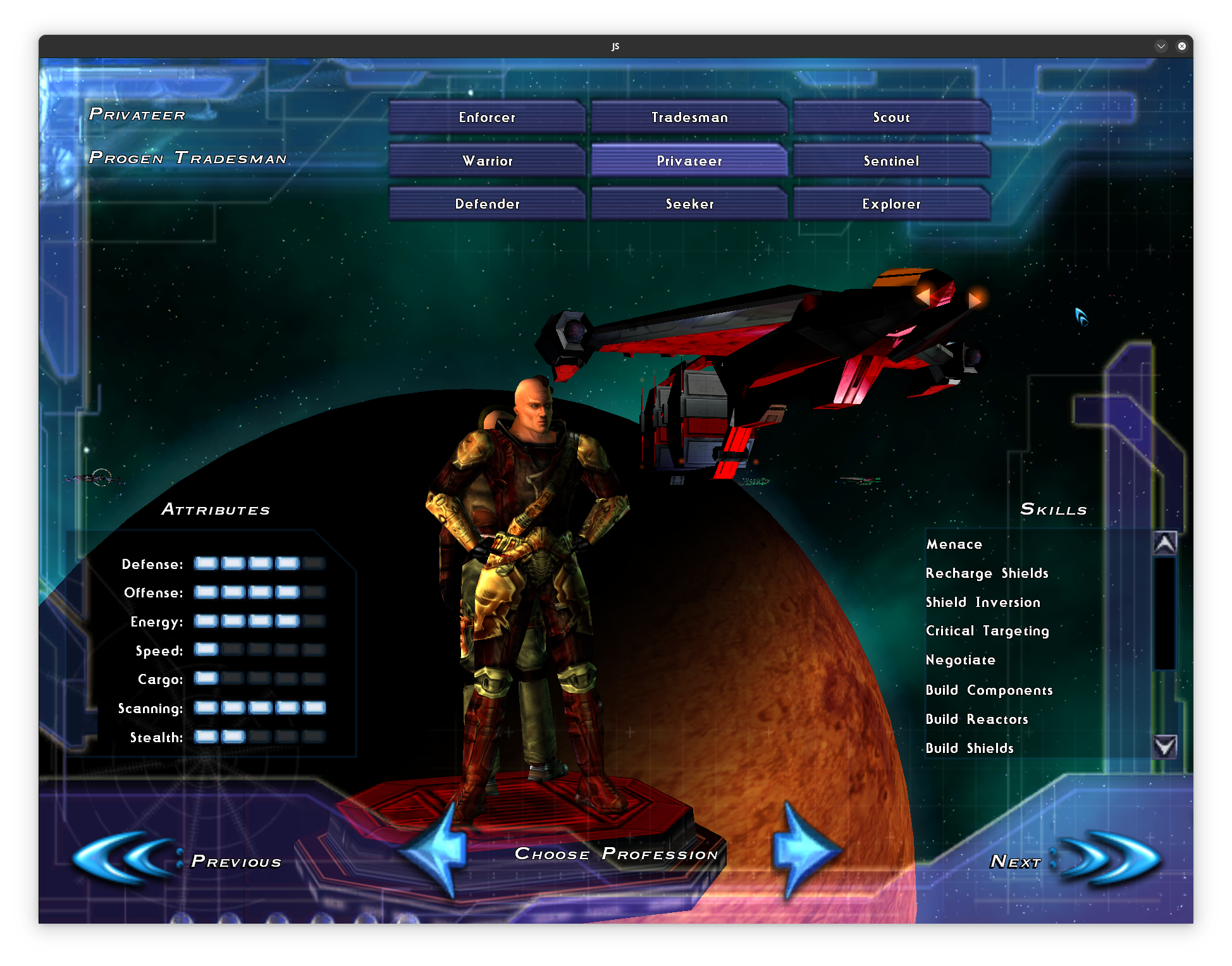Pick the Seeker profession
This screenshot has width=1232, height=966.
point(689,204)
